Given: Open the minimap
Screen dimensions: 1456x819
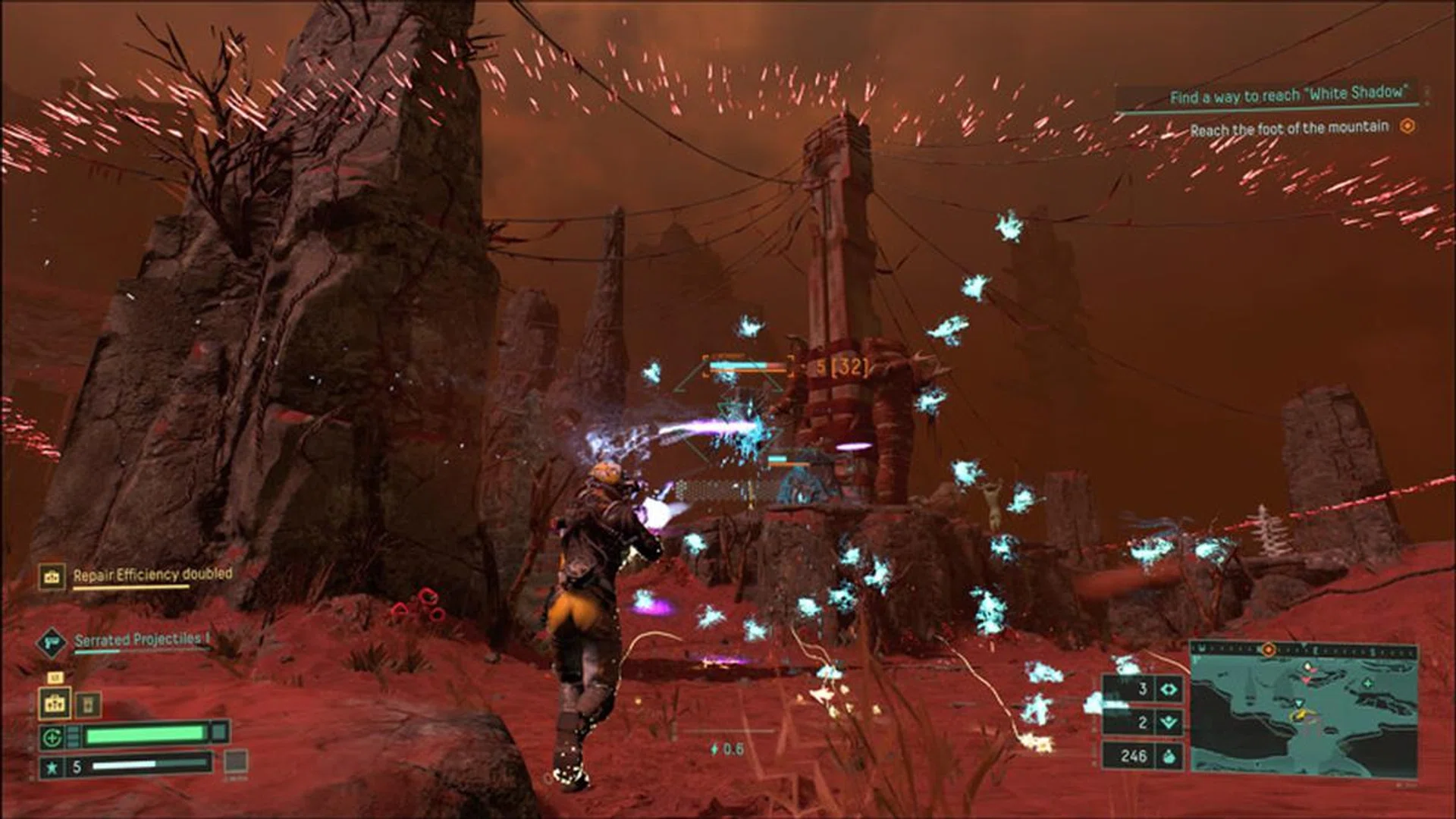Looking at the screenshot, I should pyautogui.click(x=1303, y=717).
